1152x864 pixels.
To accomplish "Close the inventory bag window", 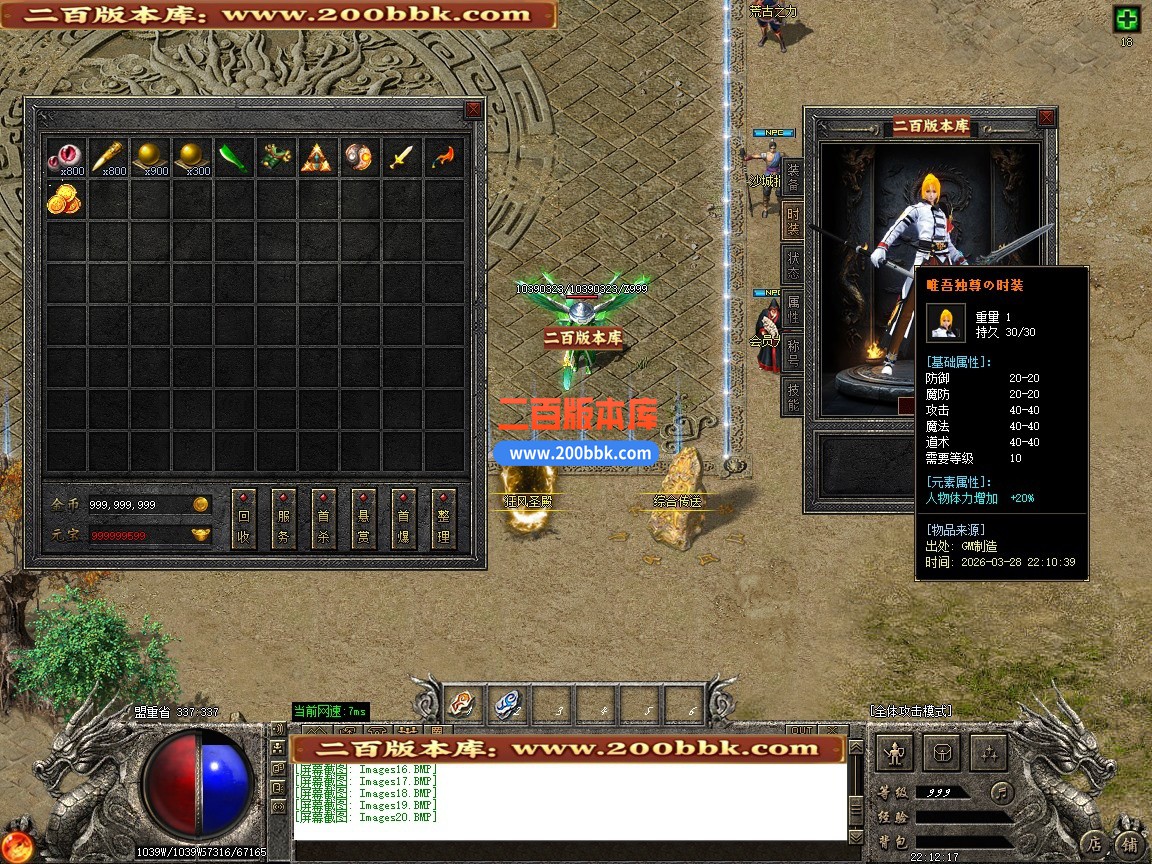I will coord(473,110).
